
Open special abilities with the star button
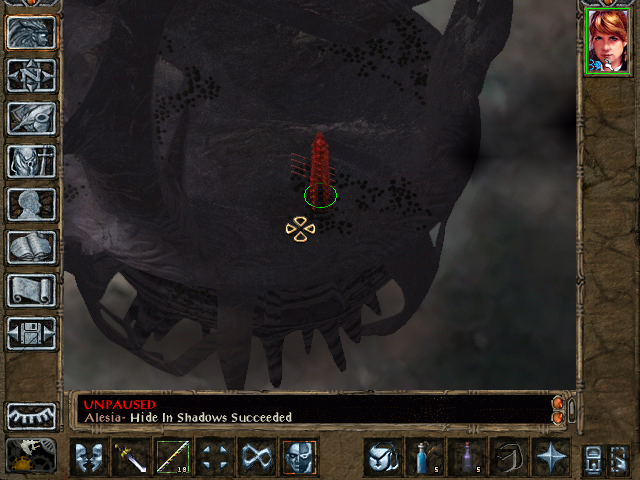[550, 457]
